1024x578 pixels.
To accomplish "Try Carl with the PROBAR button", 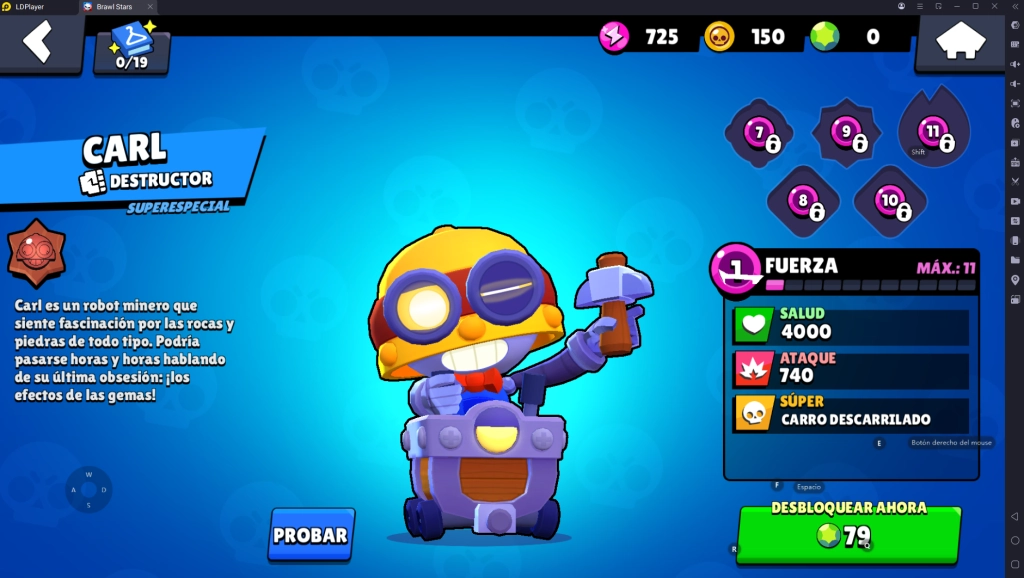I will [x=311, y=535].
